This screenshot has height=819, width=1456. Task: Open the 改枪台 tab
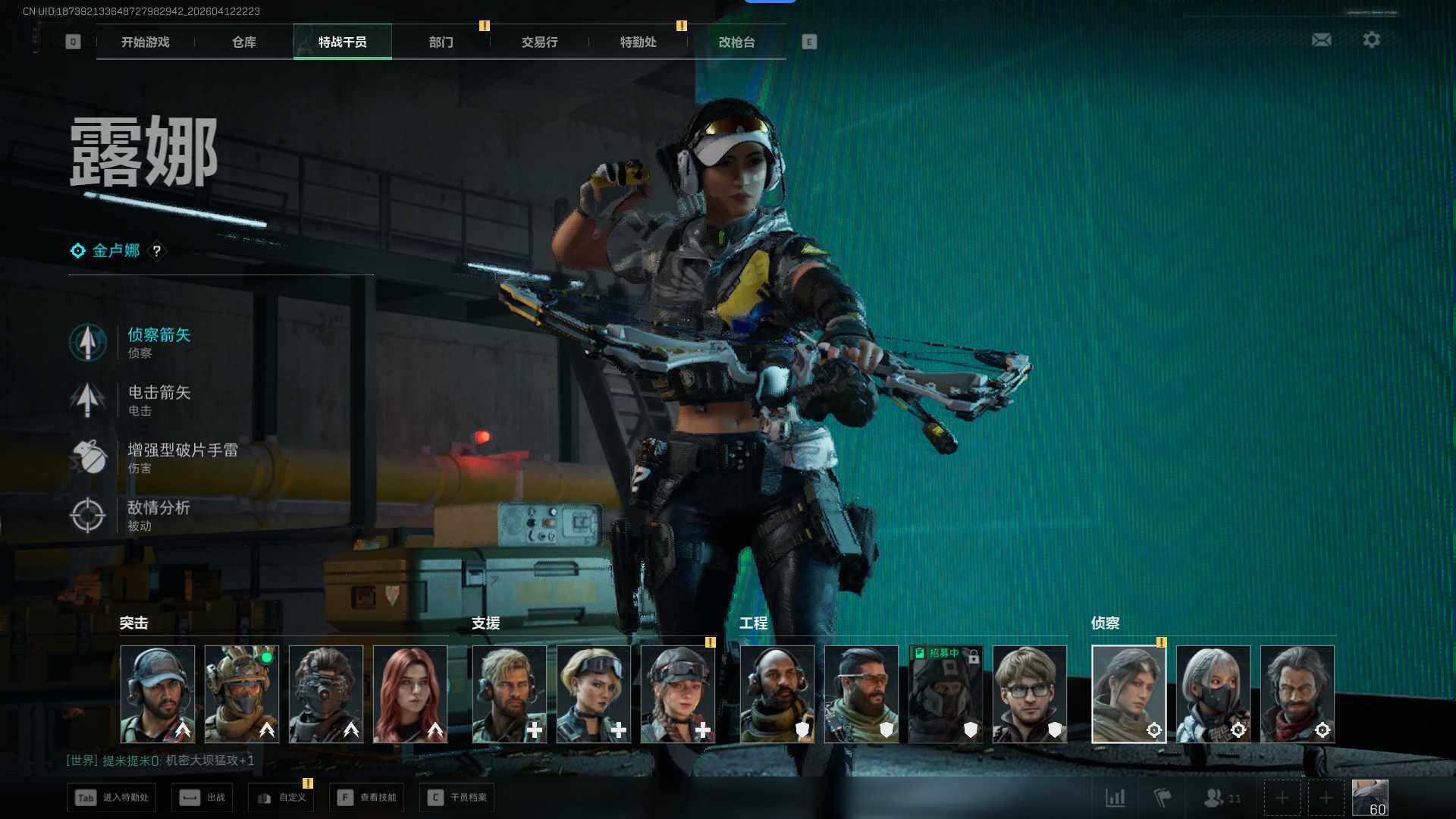click(x=736, y=42)
